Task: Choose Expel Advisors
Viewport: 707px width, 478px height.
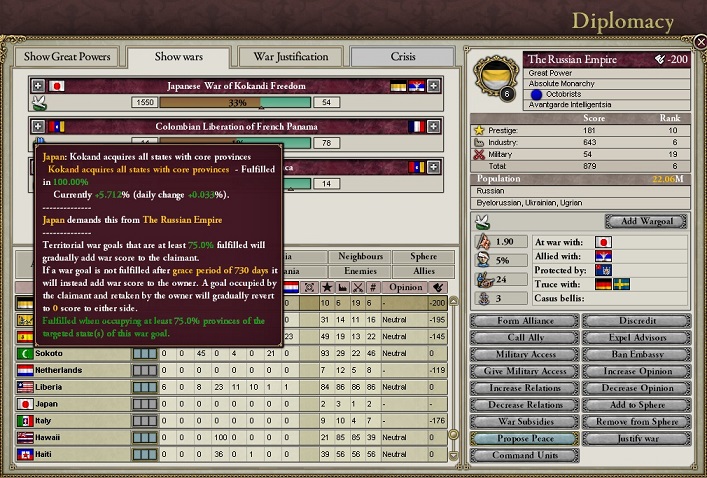Action: click(636, 338)
